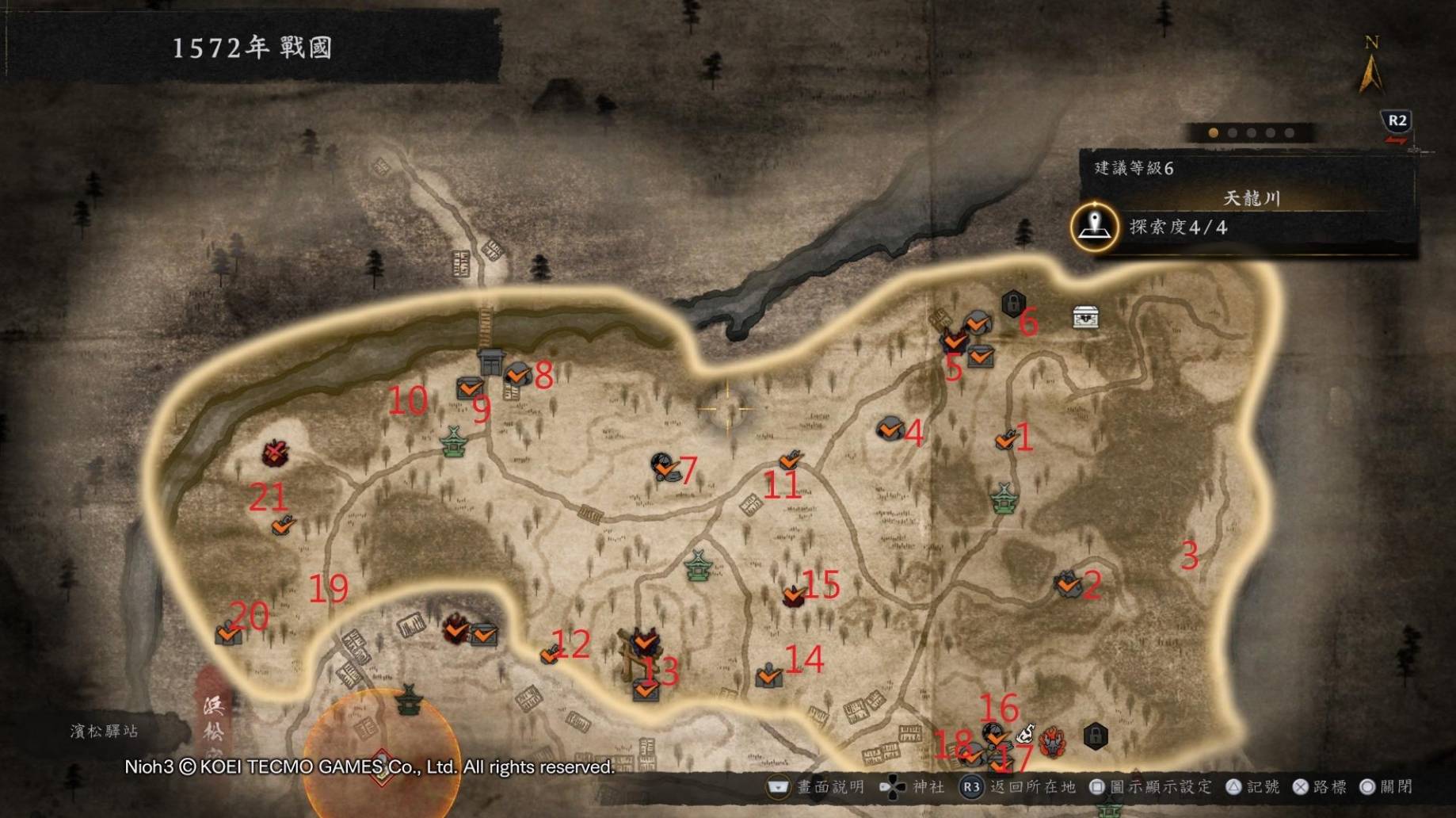This screenshot has width=1456, height=818.
Task: Choose the green shrine marker below number 10
Action: click(x=453, y=442)
